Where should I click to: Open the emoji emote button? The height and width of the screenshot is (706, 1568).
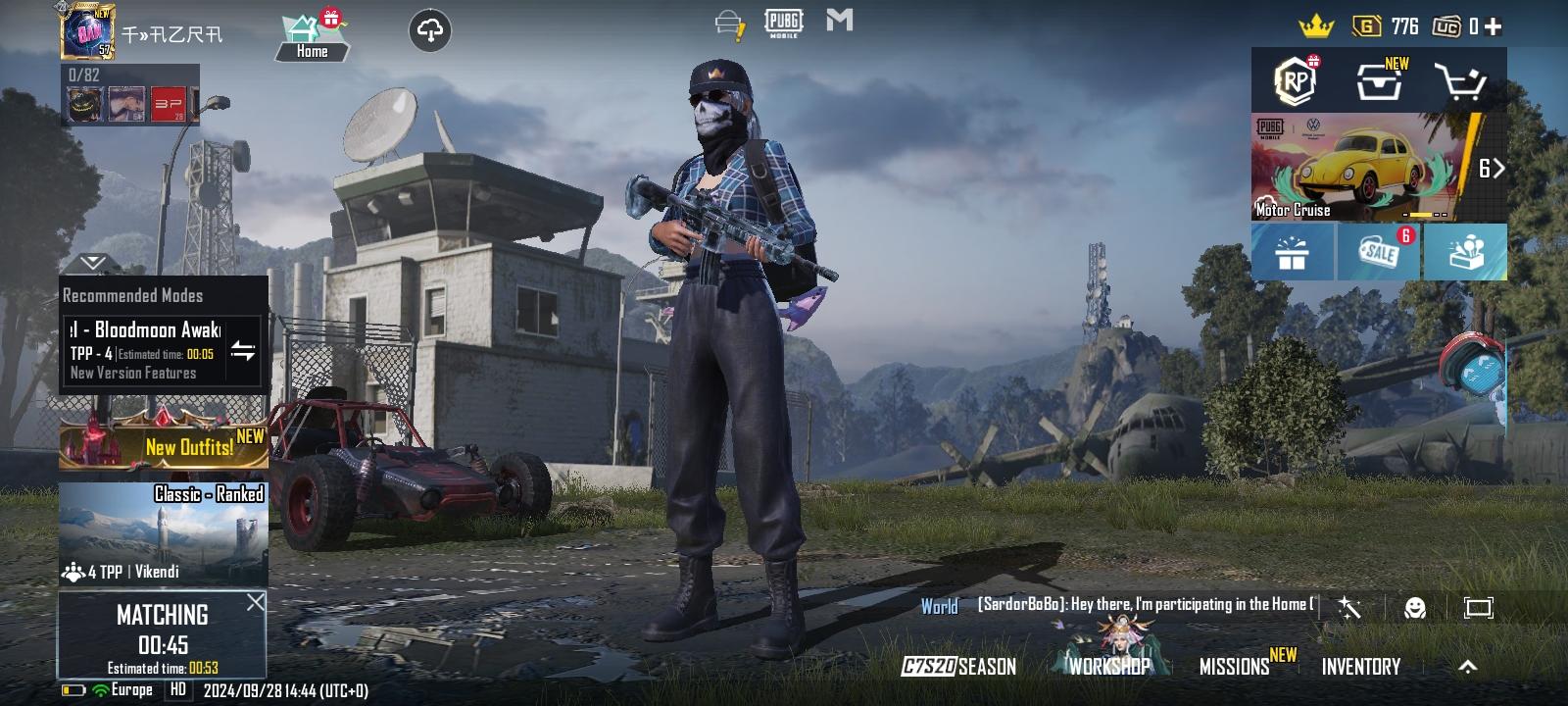(x=1414, y=608)
